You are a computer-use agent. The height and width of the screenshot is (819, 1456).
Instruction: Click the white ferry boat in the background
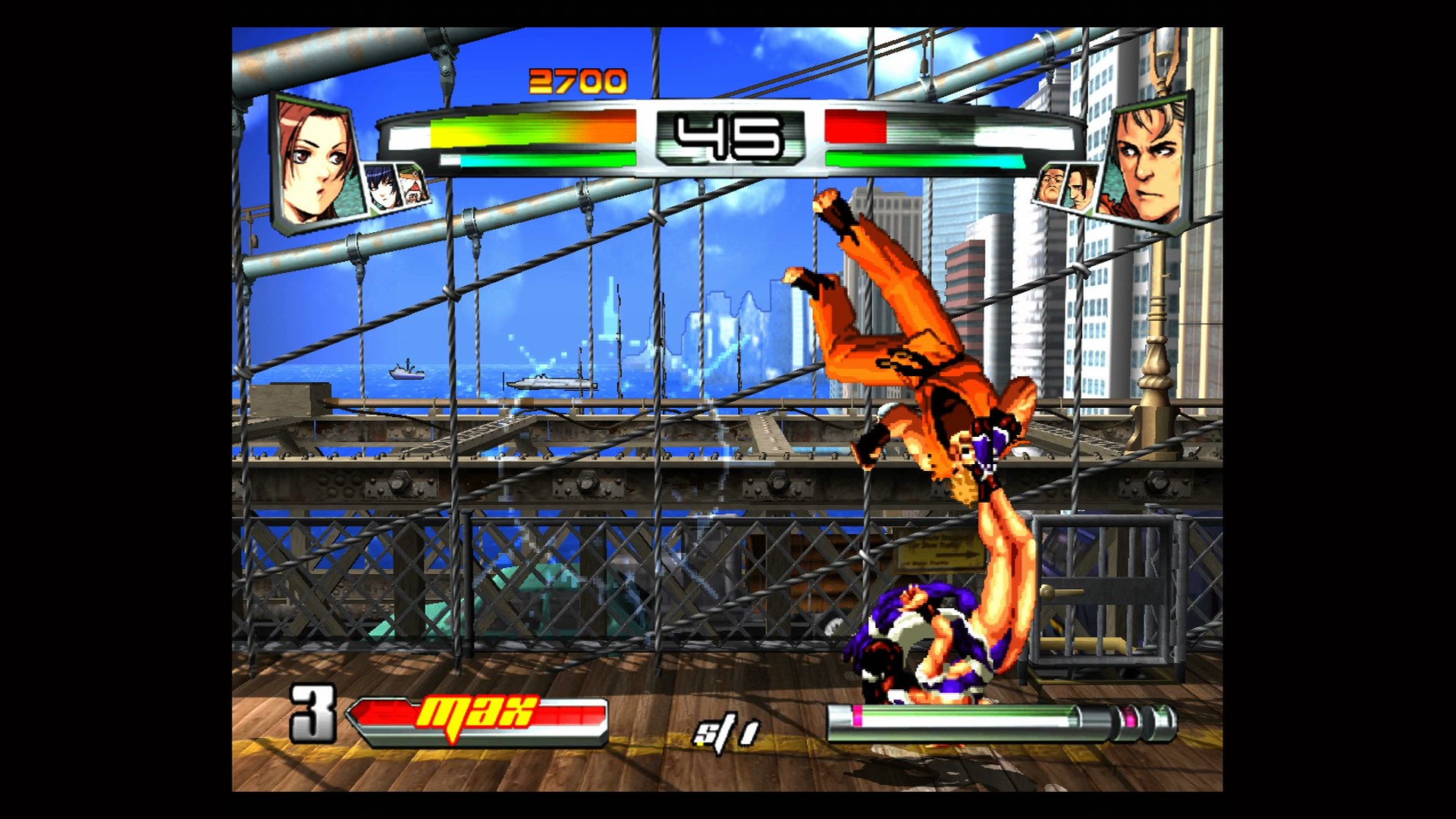[550, 383]
